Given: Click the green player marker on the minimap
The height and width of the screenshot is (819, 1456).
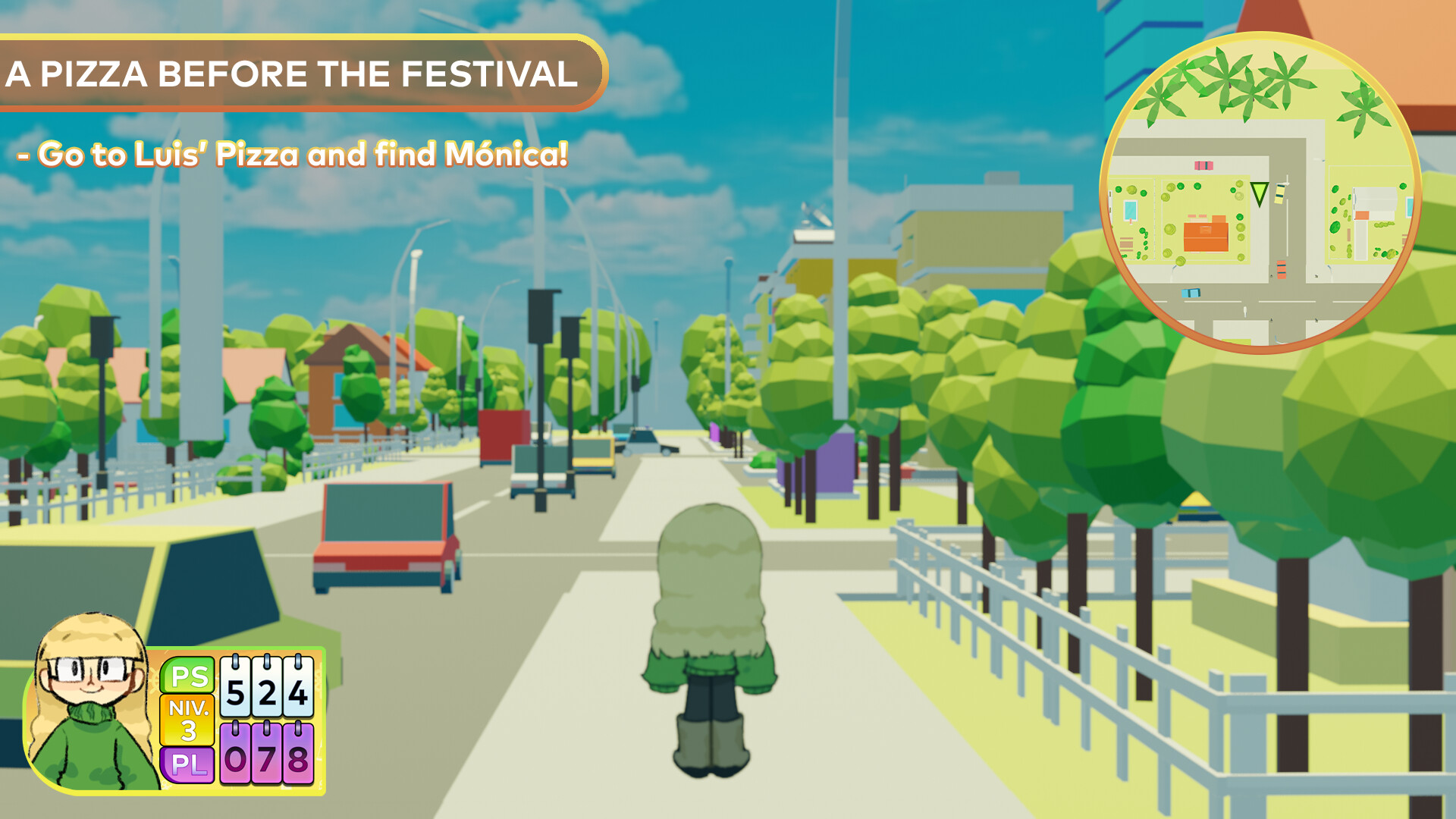Looking at the screenshot, I should pos(1259,193).
